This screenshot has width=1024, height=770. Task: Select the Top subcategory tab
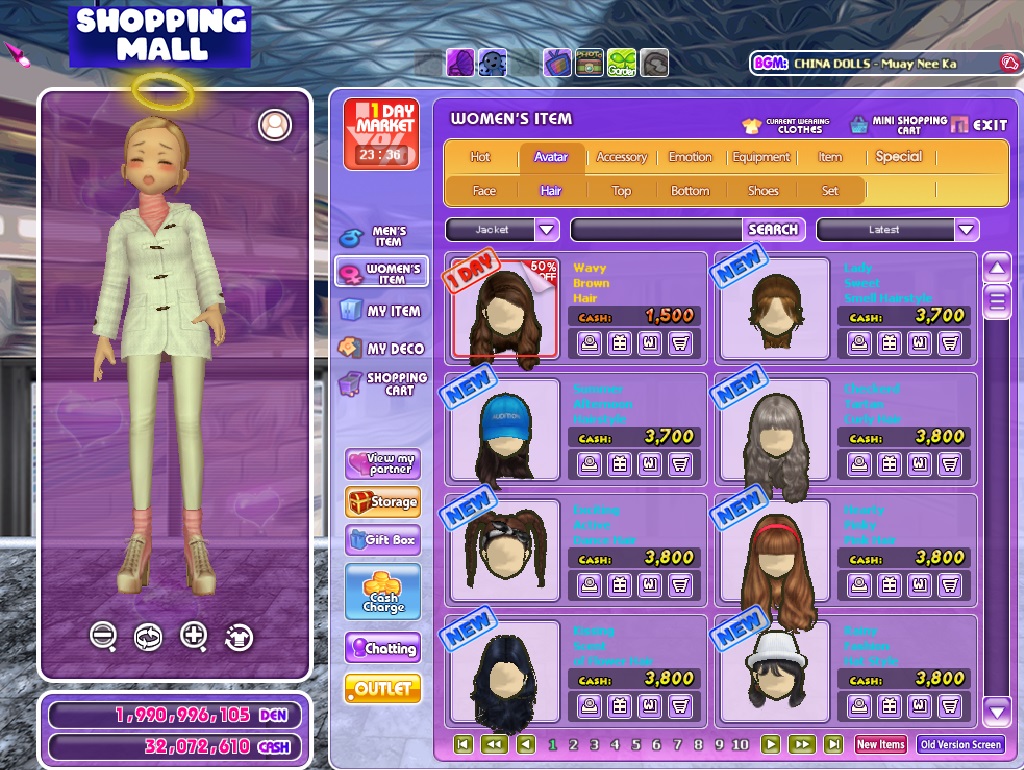click(621, 191)
